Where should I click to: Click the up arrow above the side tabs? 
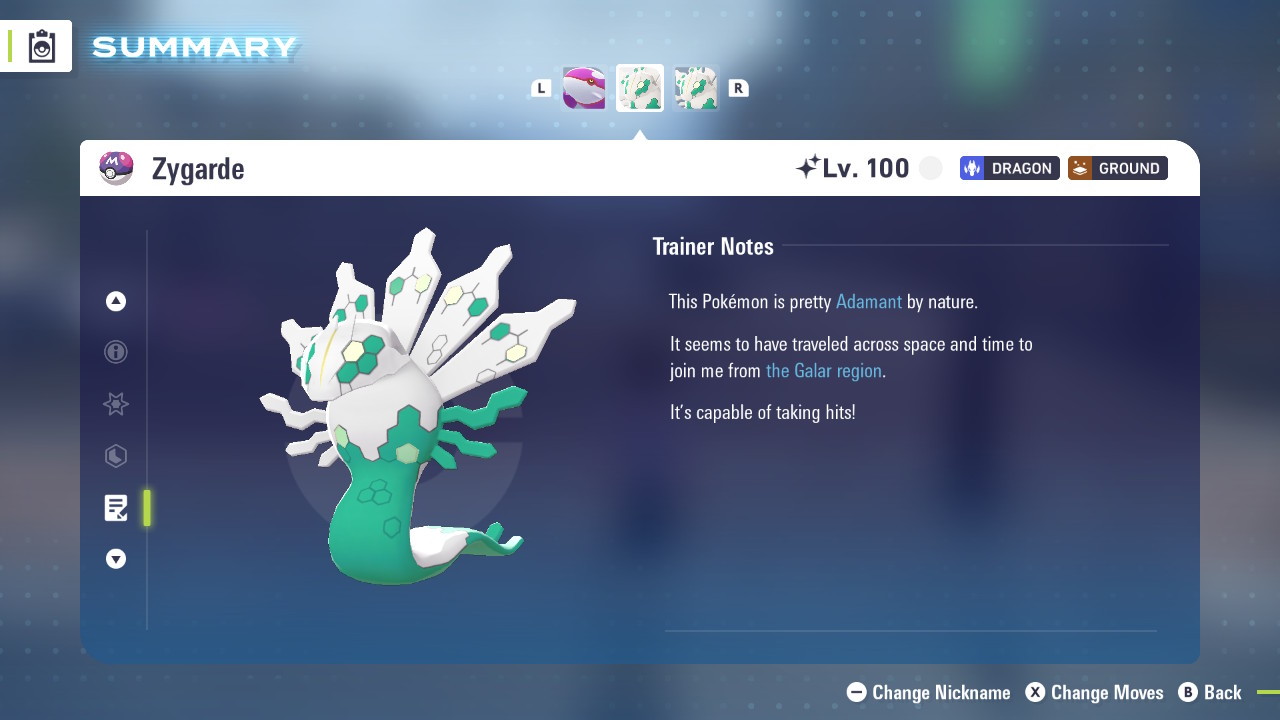tap(116, 301)
